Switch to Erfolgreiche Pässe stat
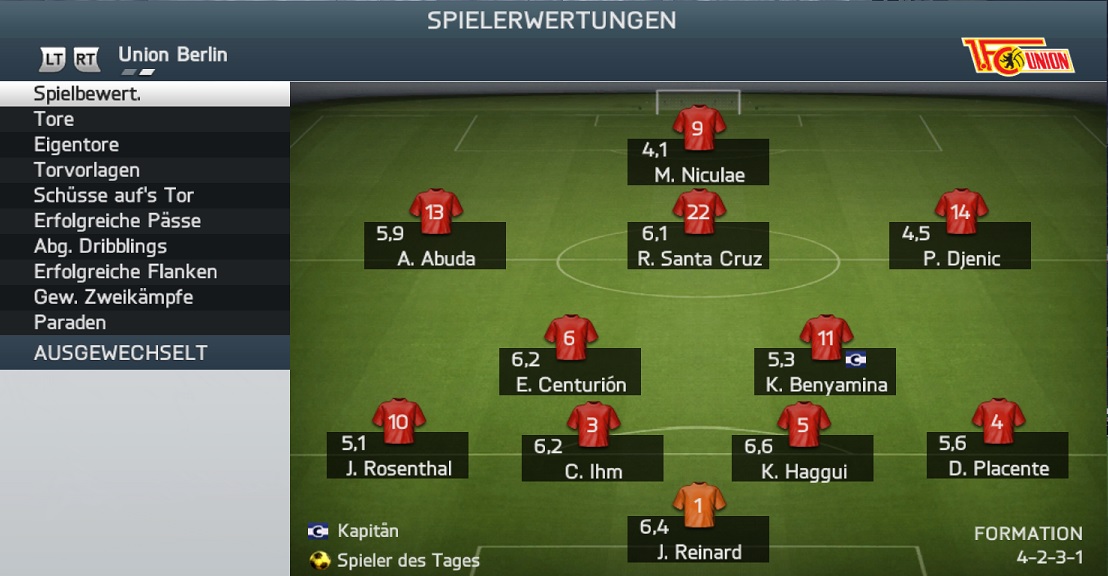The image size is (1108, 576). [145, 221]
